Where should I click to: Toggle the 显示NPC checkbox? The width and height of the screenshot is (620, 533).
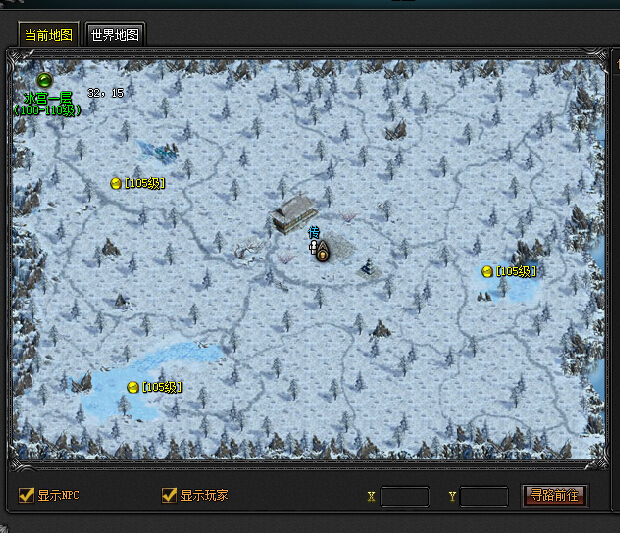point(27,495)
